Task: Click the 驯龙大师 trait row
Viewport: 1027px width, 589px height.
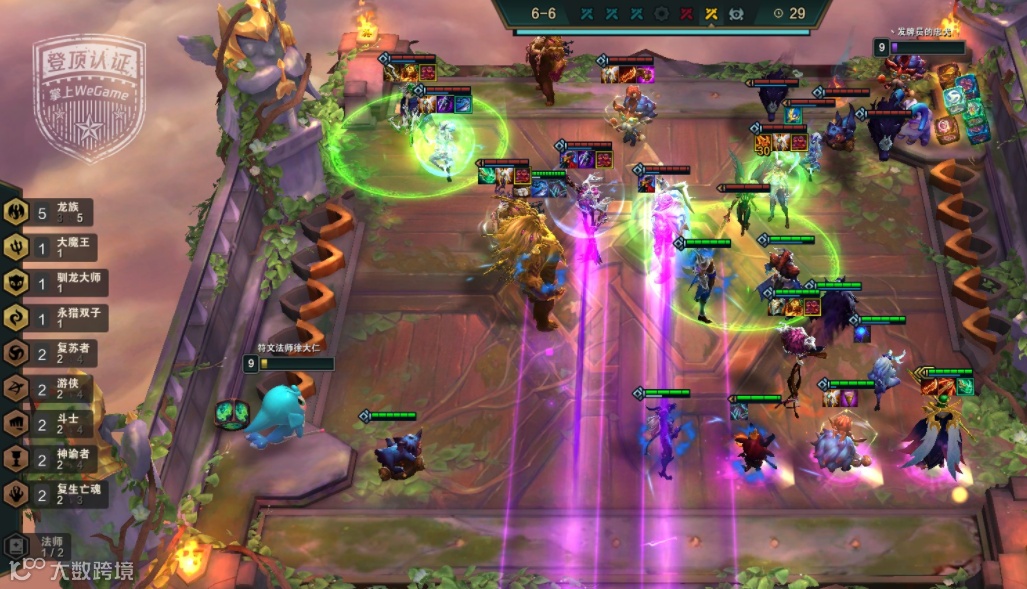Action: click(55, 283)
